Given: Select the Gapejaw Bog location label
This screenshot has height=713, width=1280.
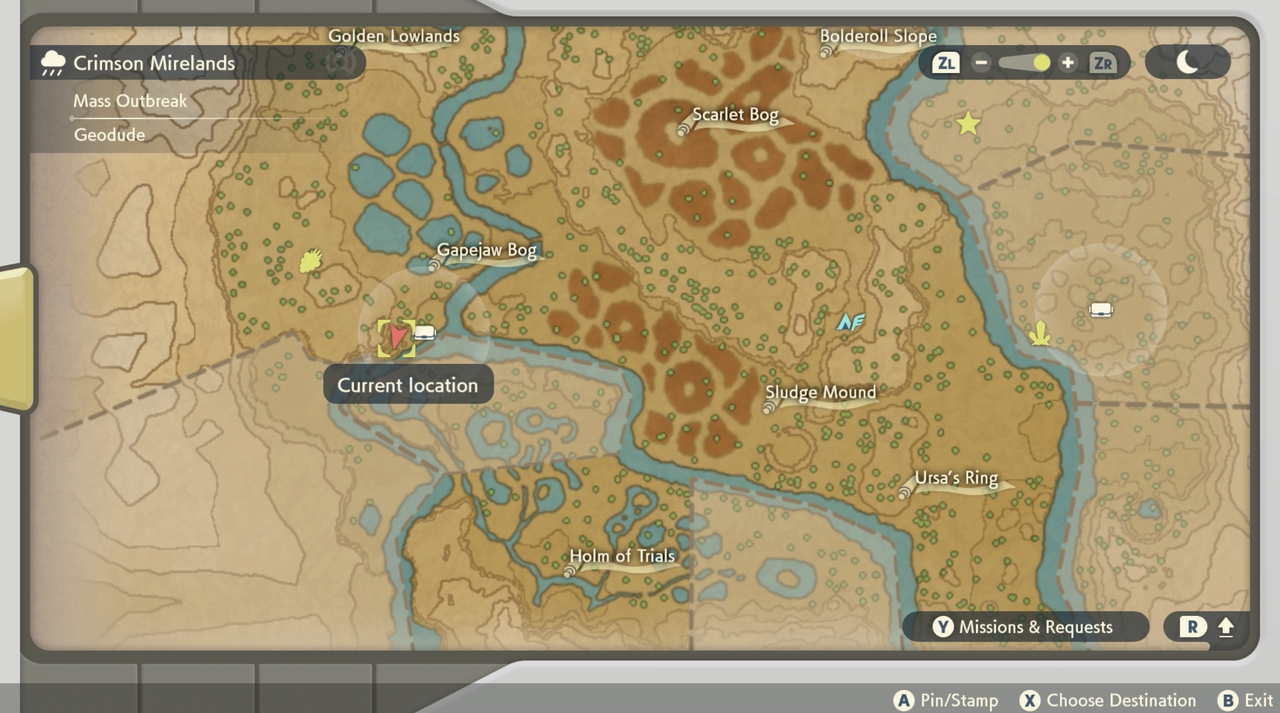Looking at the screenshot, I should (486, 251).
